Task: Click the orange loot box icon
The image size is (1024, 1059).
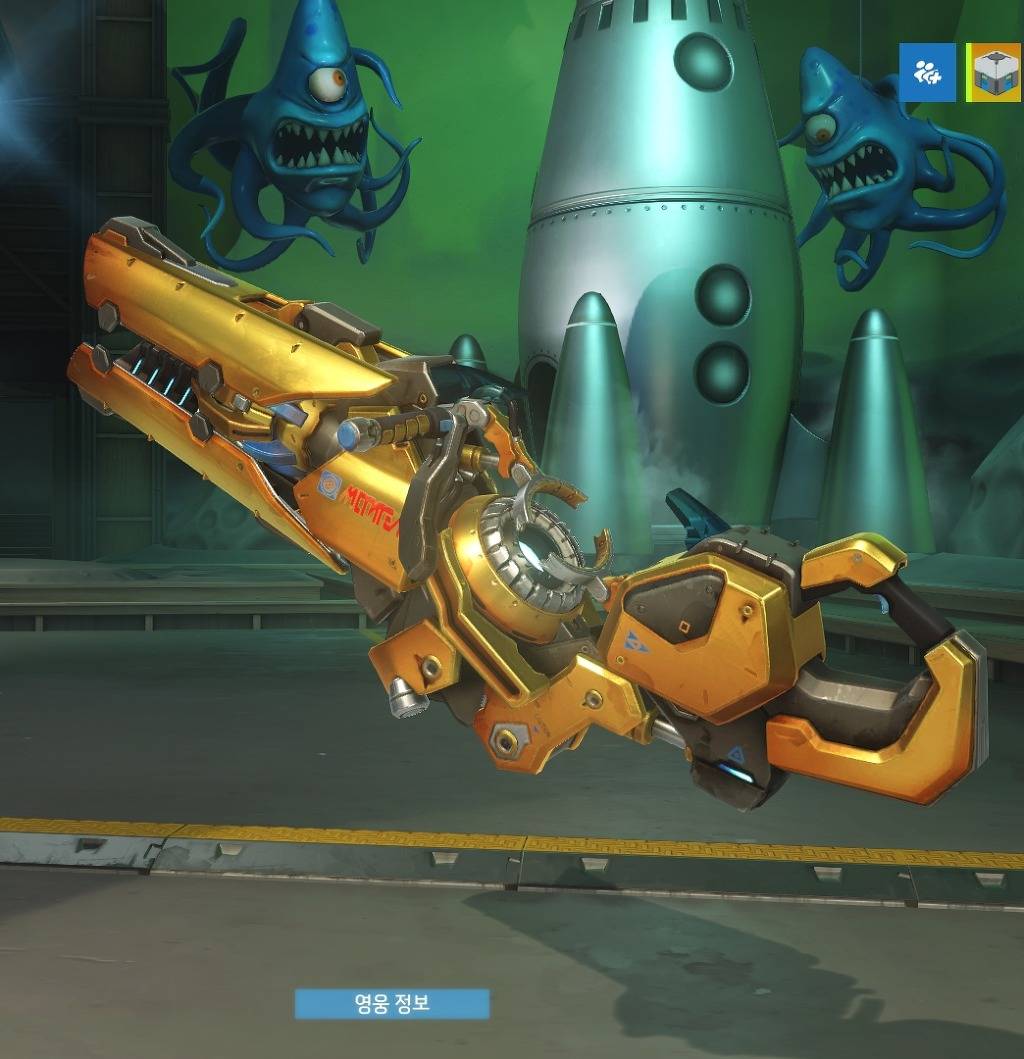Action: [x=996, y=73]
